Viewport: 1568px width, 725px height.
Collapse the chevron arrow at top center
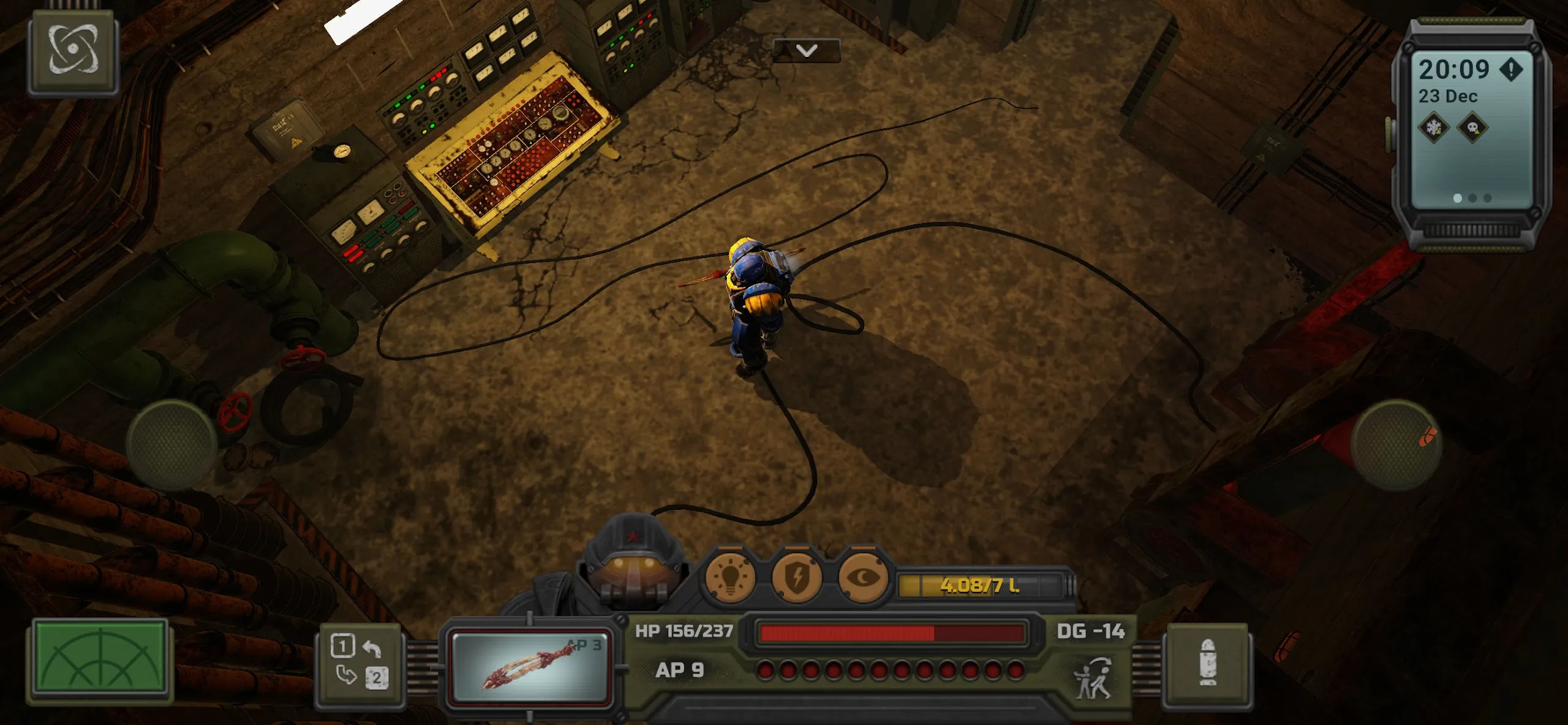click(807, 51)
